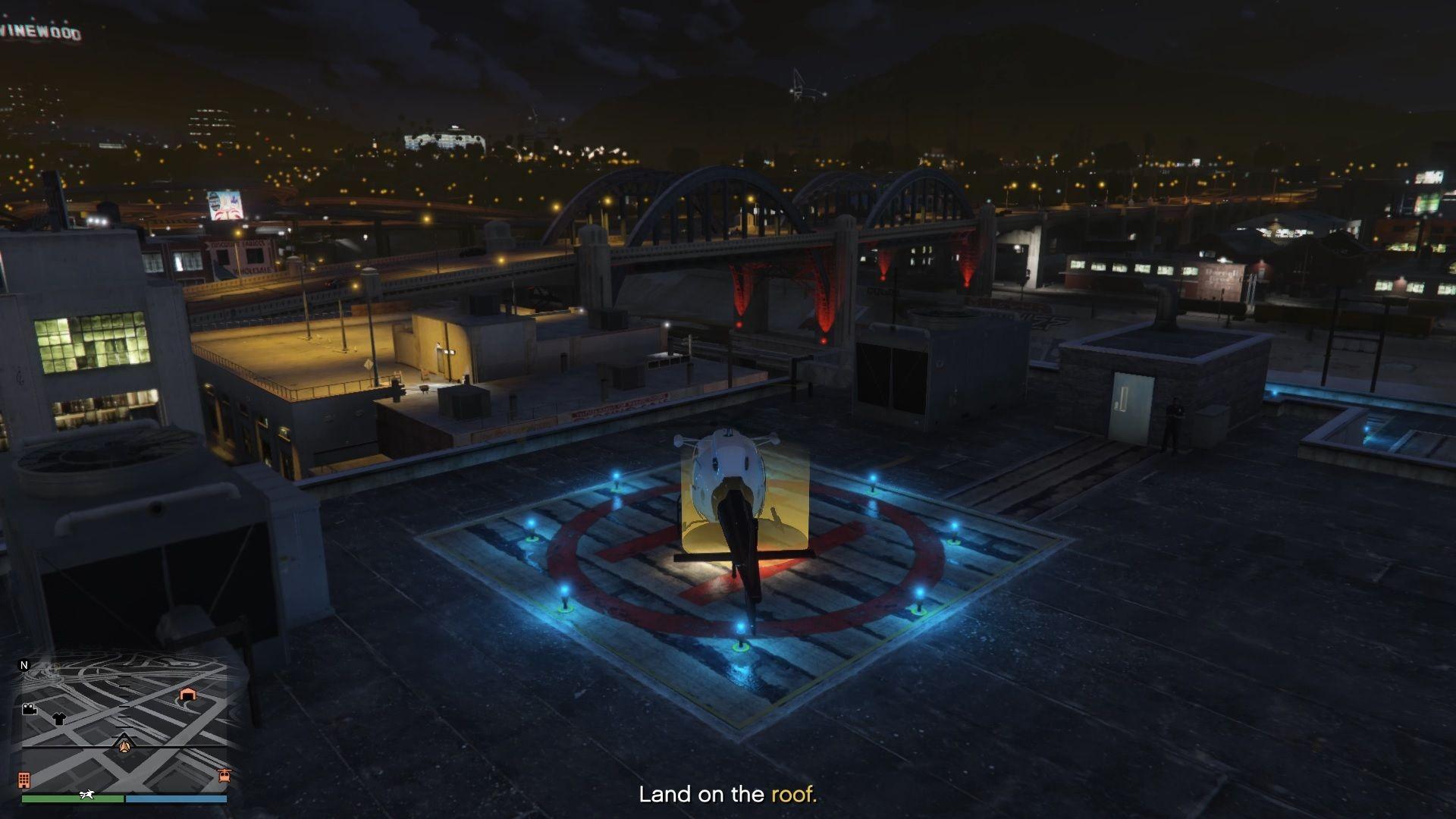Click the movie camera minimap icon

tap(28, 709)
